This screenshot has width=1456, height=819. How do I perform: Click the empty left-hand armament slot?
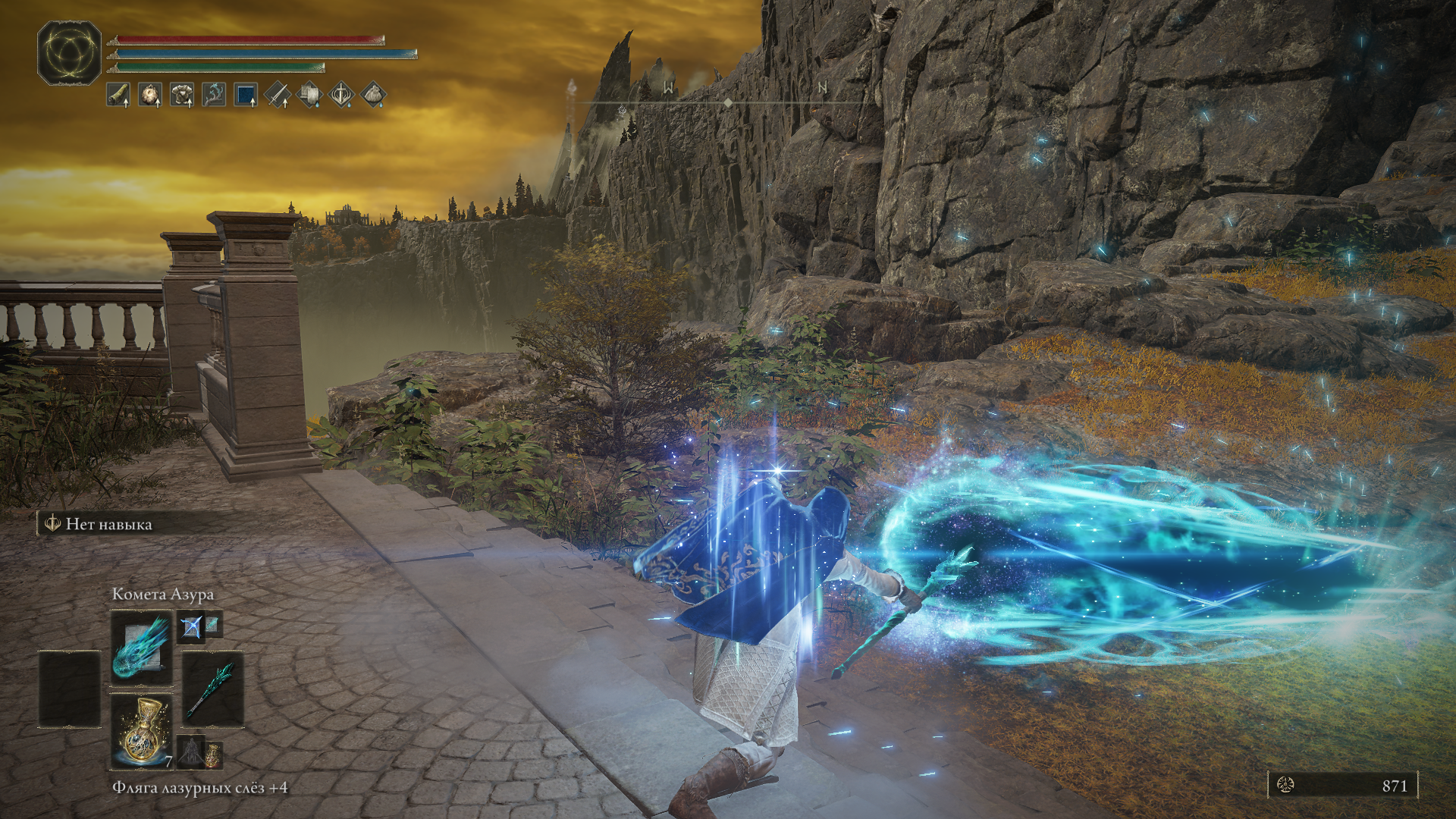[70, 689]
